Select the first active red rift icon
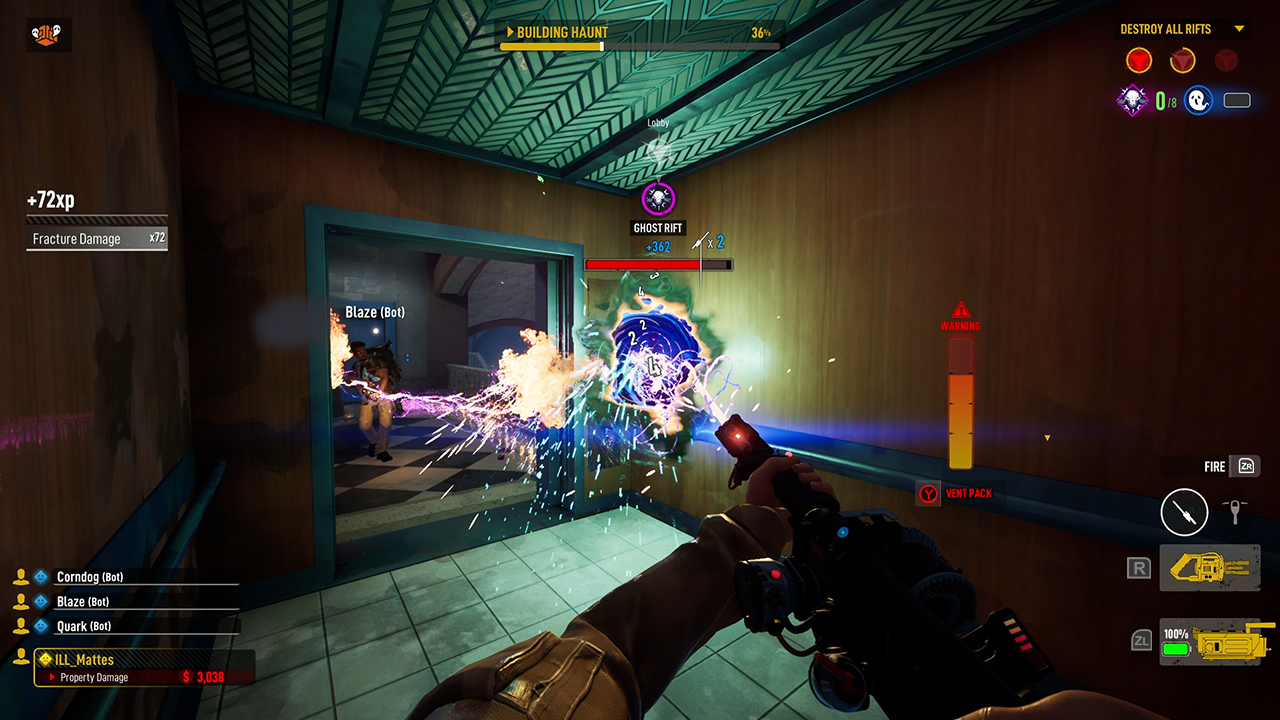 [1138, 60]
